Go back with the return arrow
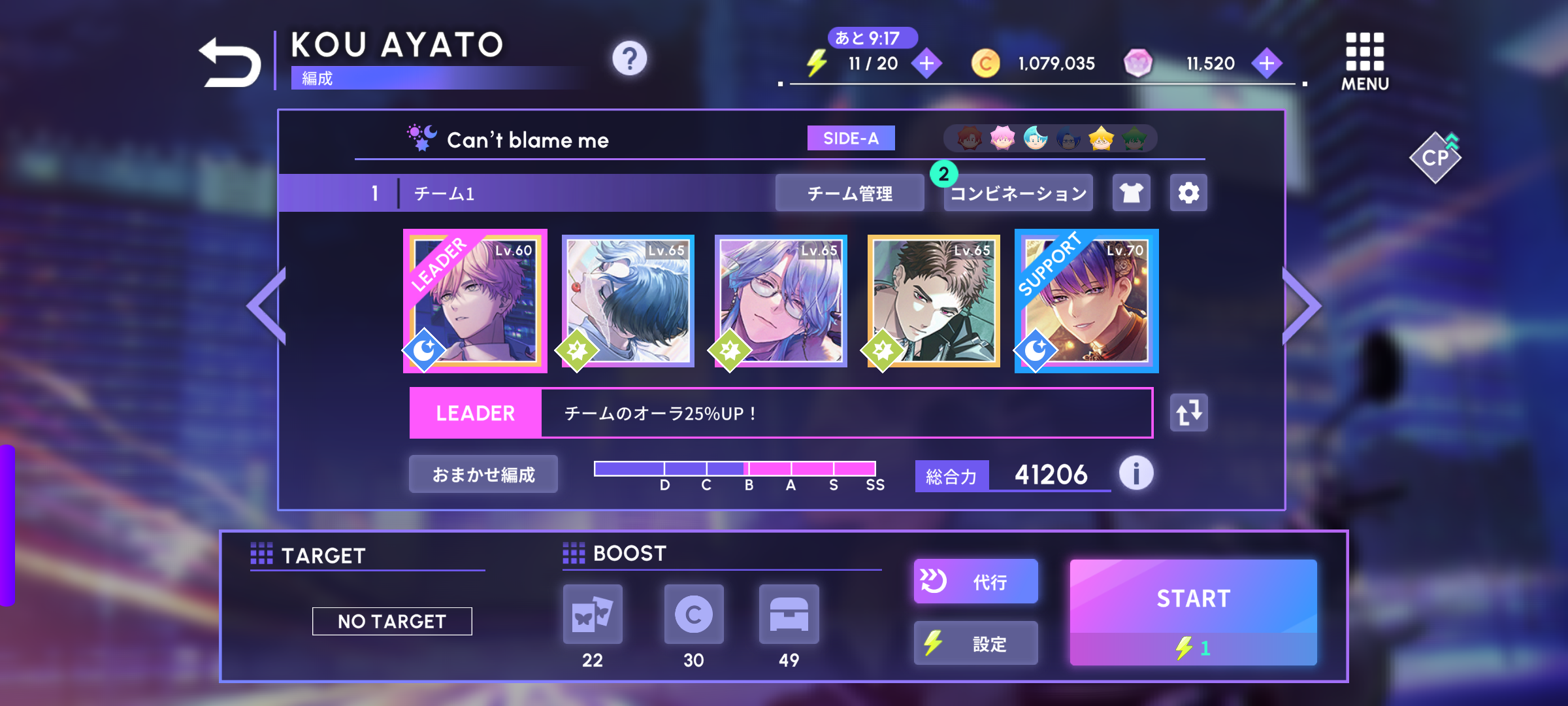Image resolution: width=1568 pixels, height=706 pixels. click(x=230, y=63)
